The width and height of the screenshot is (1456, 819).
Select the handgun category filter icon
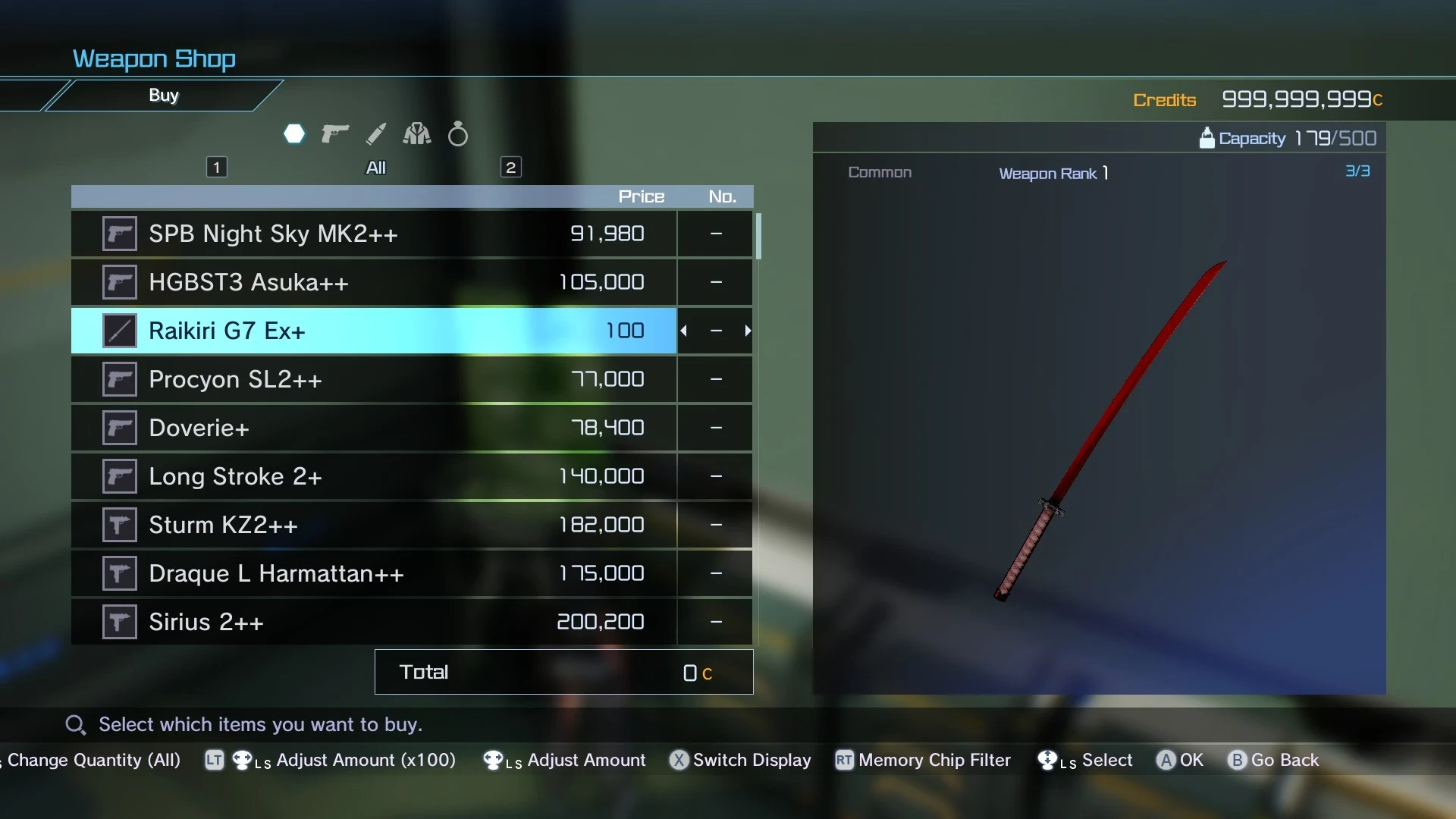pyautogui.click(x=334, y=133)
